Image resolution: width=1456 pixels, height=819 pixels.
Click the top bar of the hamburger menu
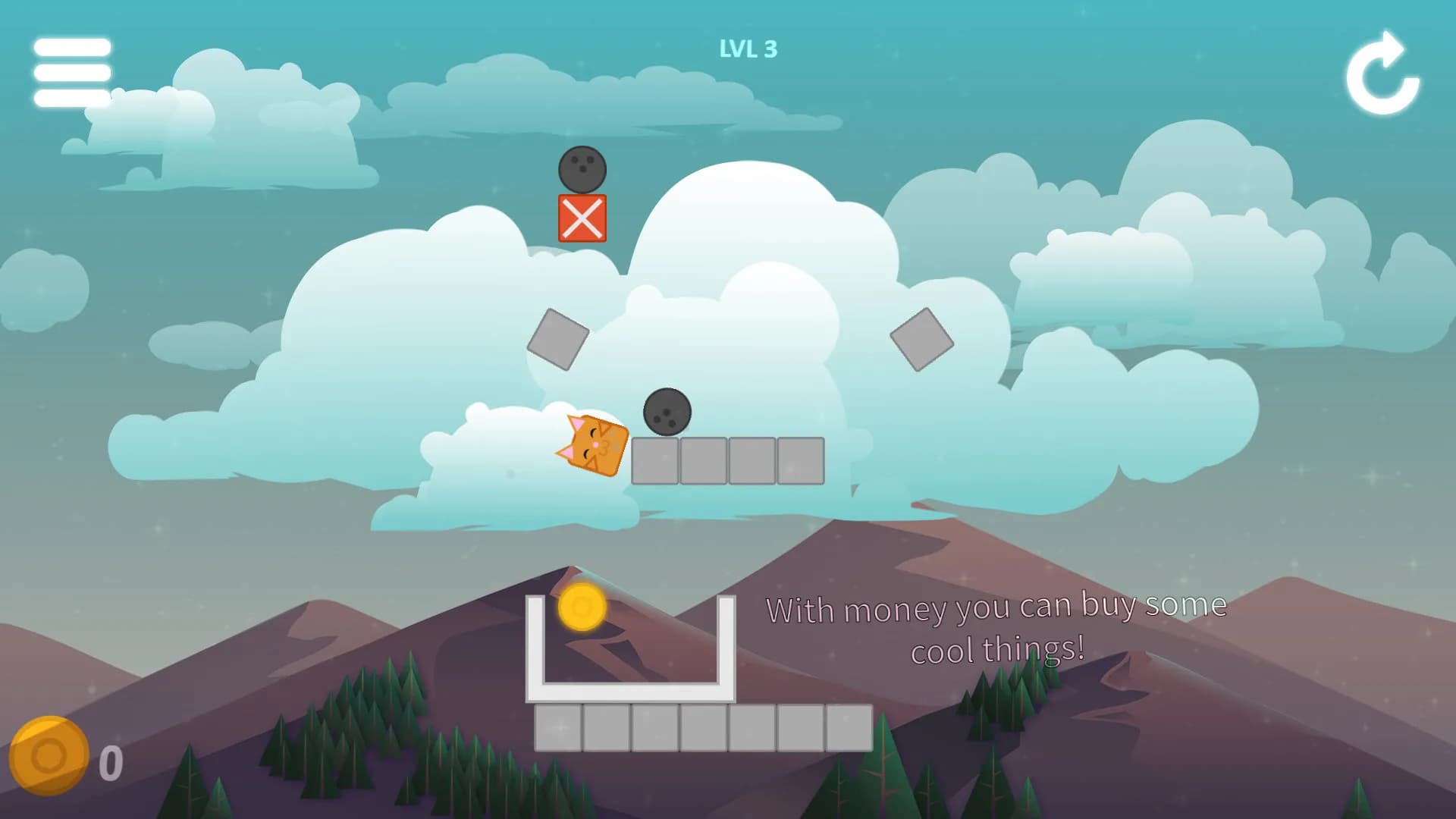pos(72,47)
